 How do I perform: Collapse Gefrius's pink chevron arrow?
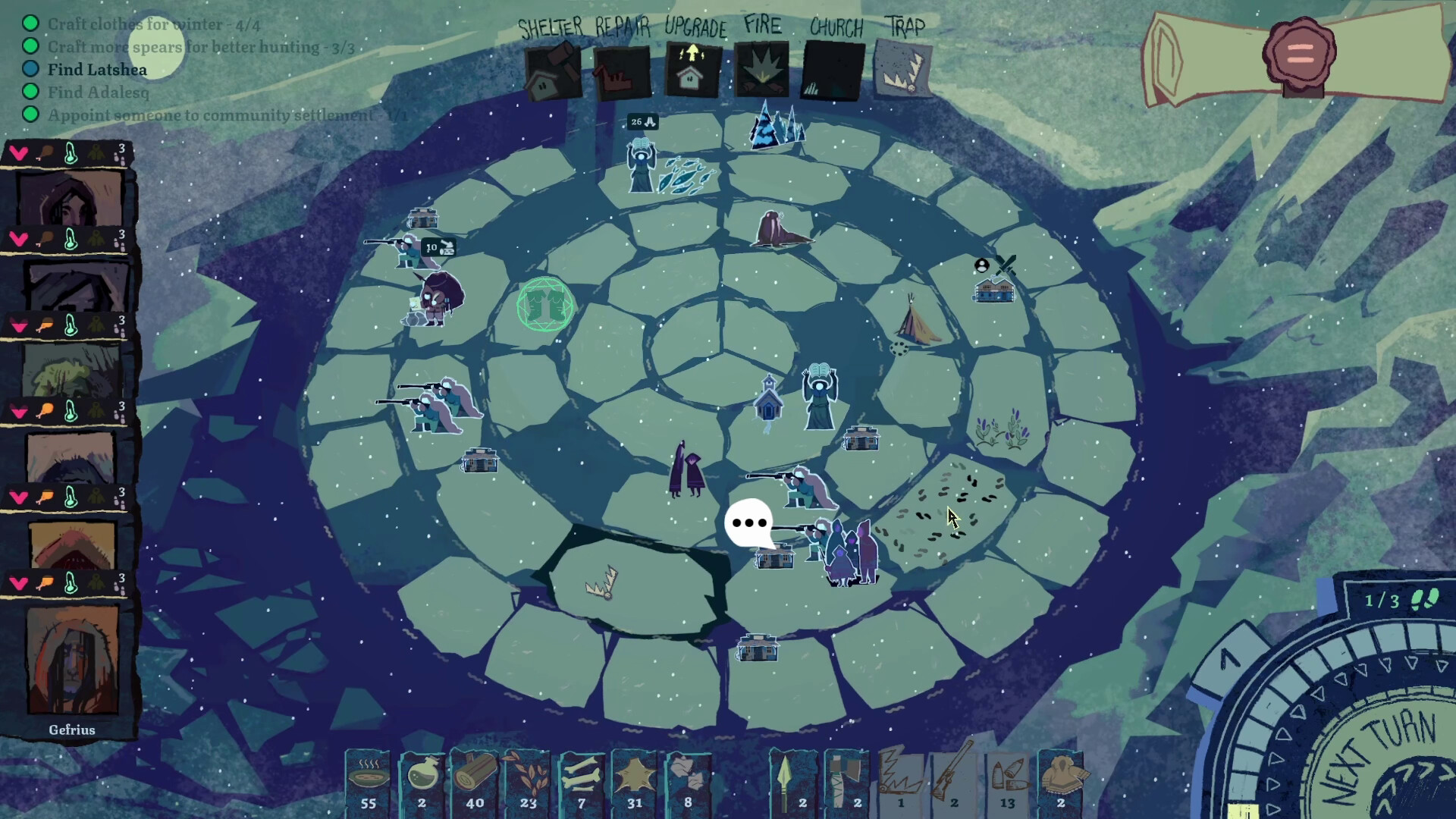coord(19,585)
